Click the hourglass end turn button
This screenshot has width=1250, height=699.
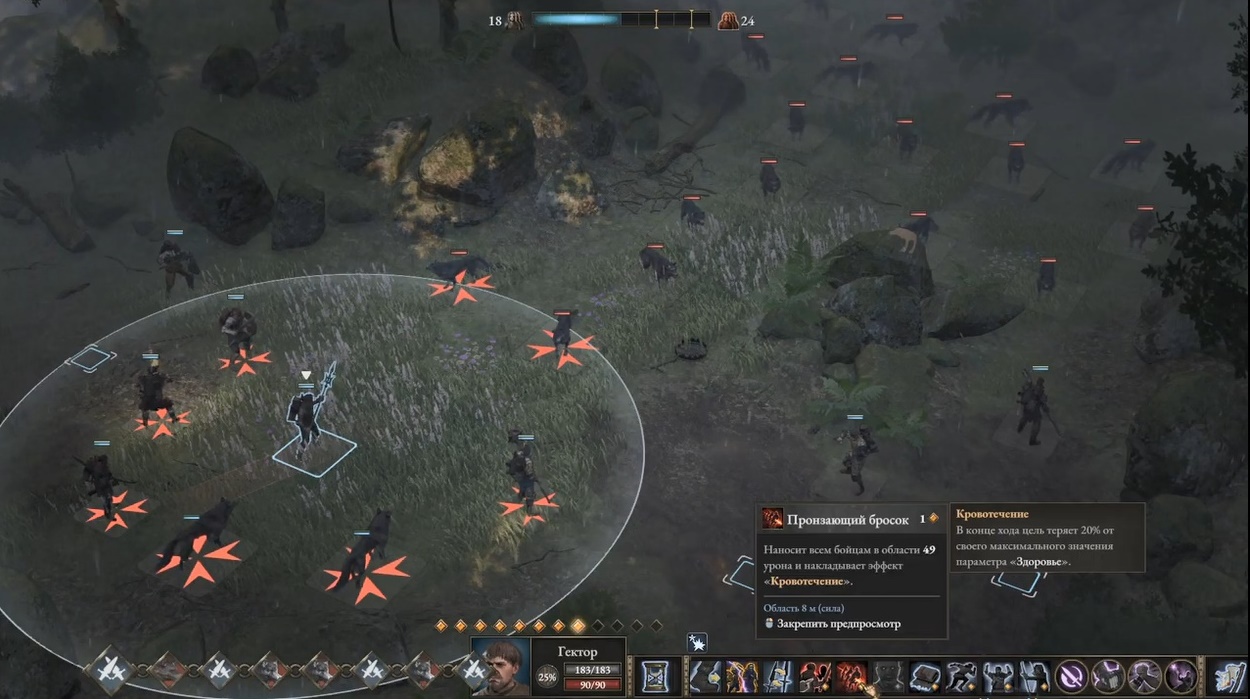click(x=656, y=675)
